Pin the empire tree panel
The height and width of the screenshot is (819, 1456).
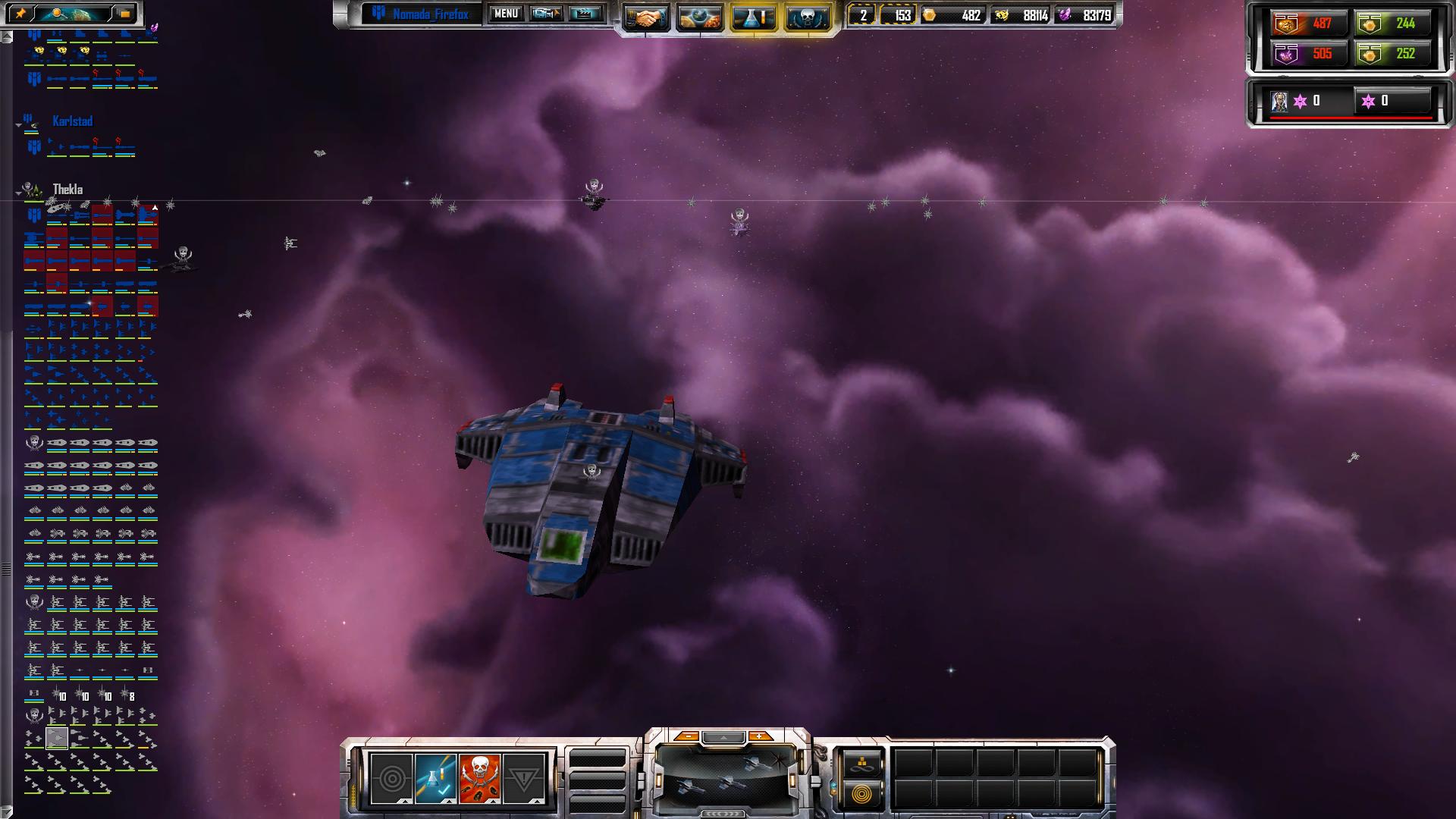coord(20,14)
